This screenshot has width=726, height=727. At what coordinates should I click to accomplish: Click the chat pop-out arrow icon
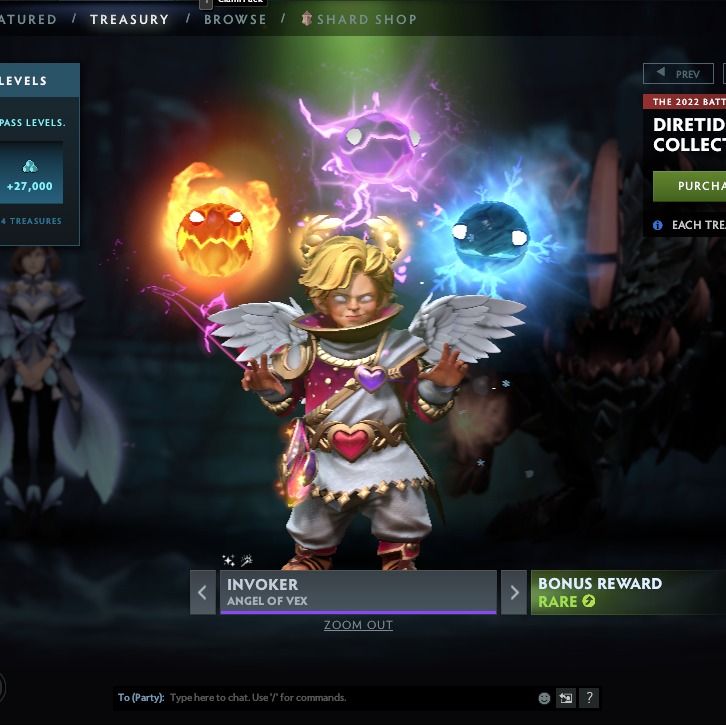pyautogui.click(x=566, y=698)
